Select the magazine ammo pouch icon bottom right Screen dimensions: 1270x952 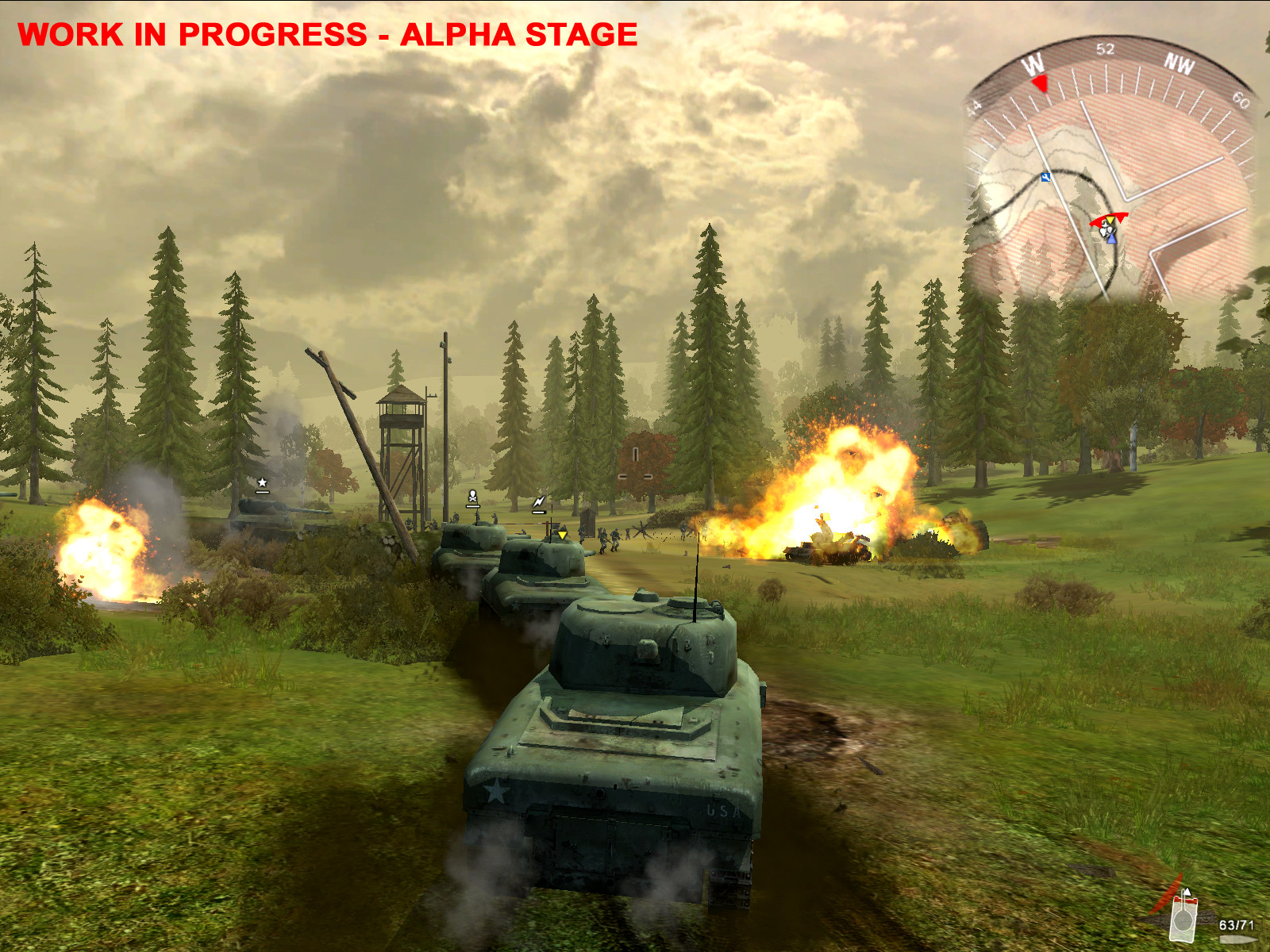click(1183, 919)
